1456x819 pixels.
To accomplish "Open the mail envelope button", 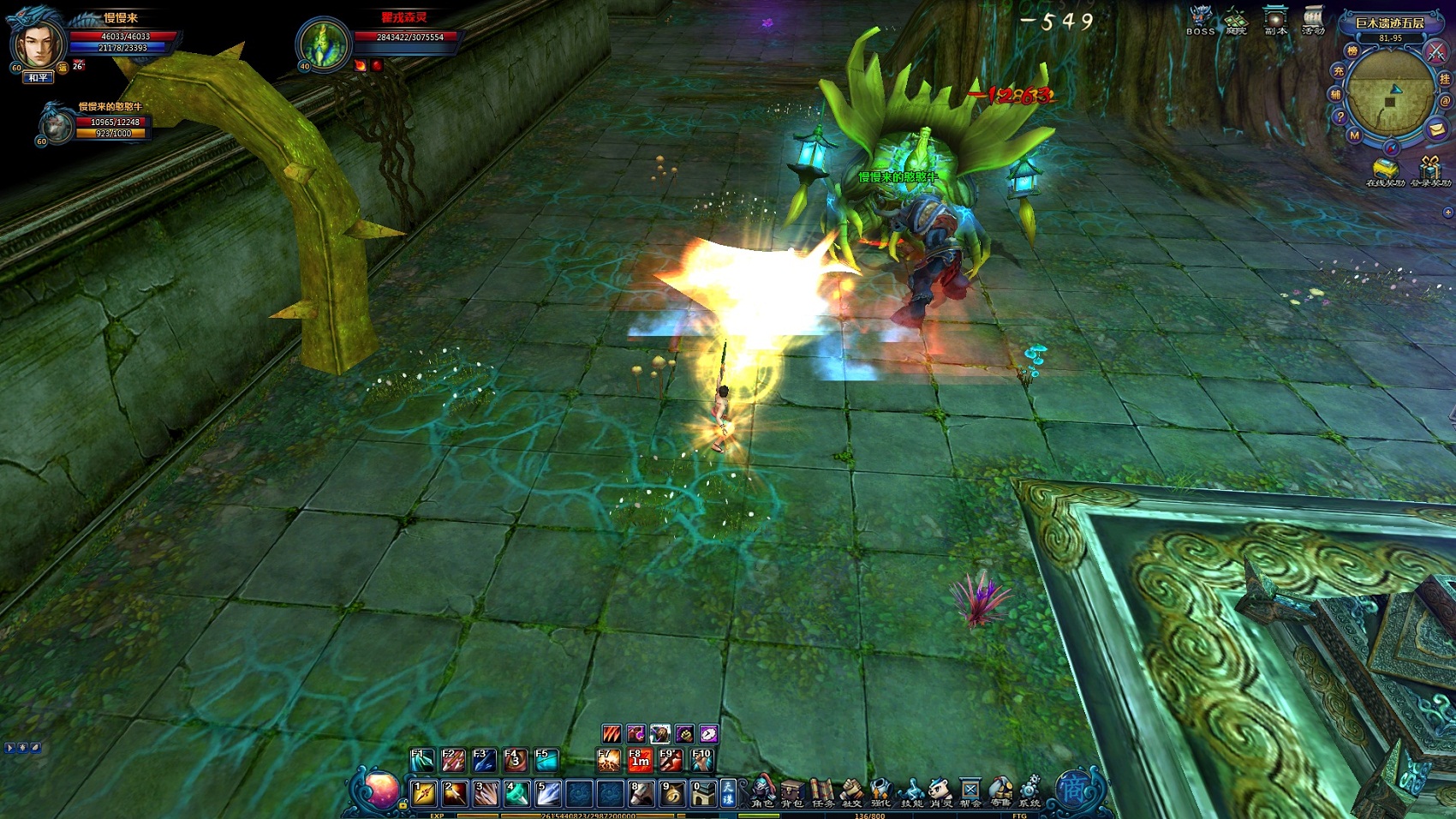I will coord(1436,129).
